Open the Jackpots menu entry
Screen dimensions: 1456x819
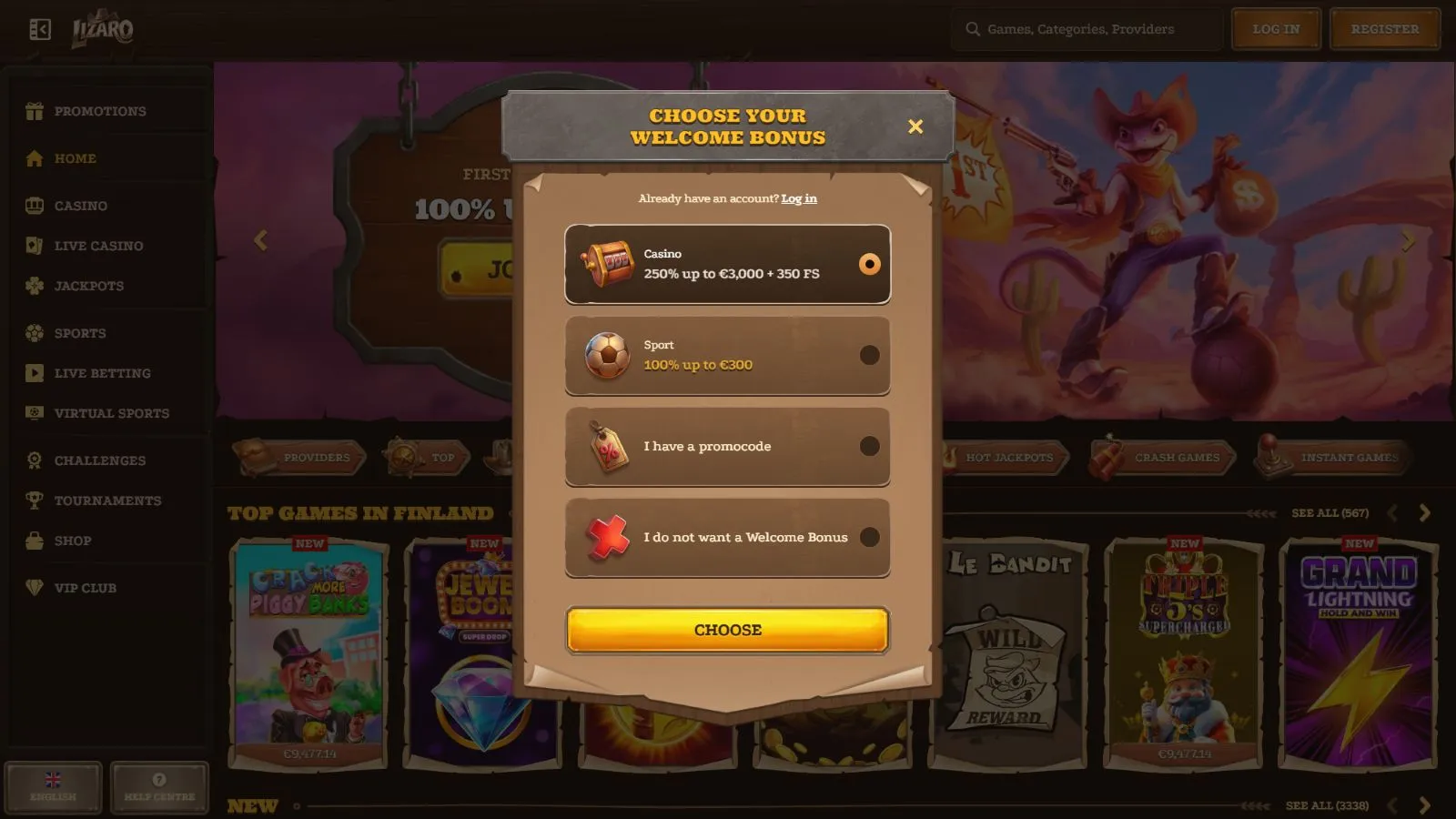pyautogui.click(x=89, y=286)
